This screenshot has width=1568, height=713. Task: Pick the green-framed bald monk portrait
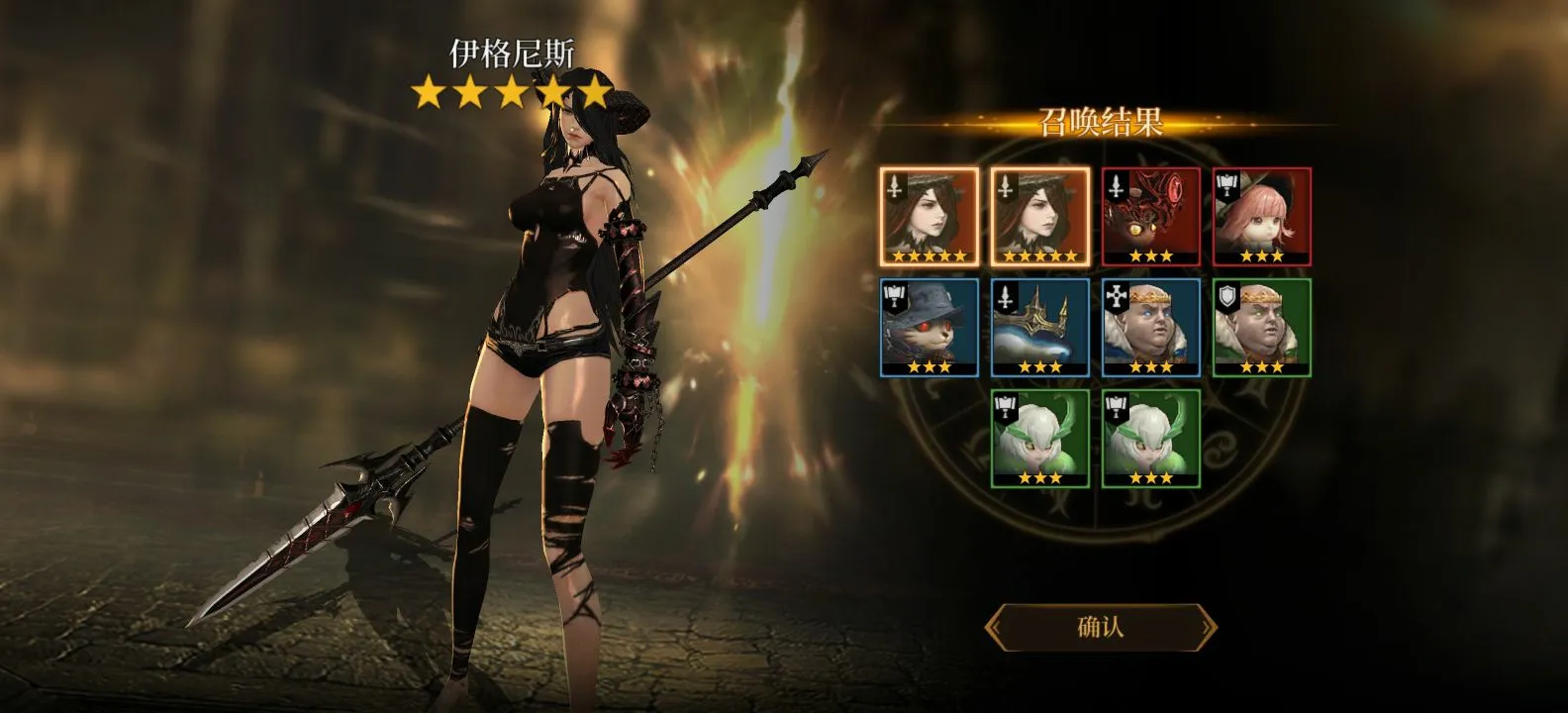tap(1261, 327)
